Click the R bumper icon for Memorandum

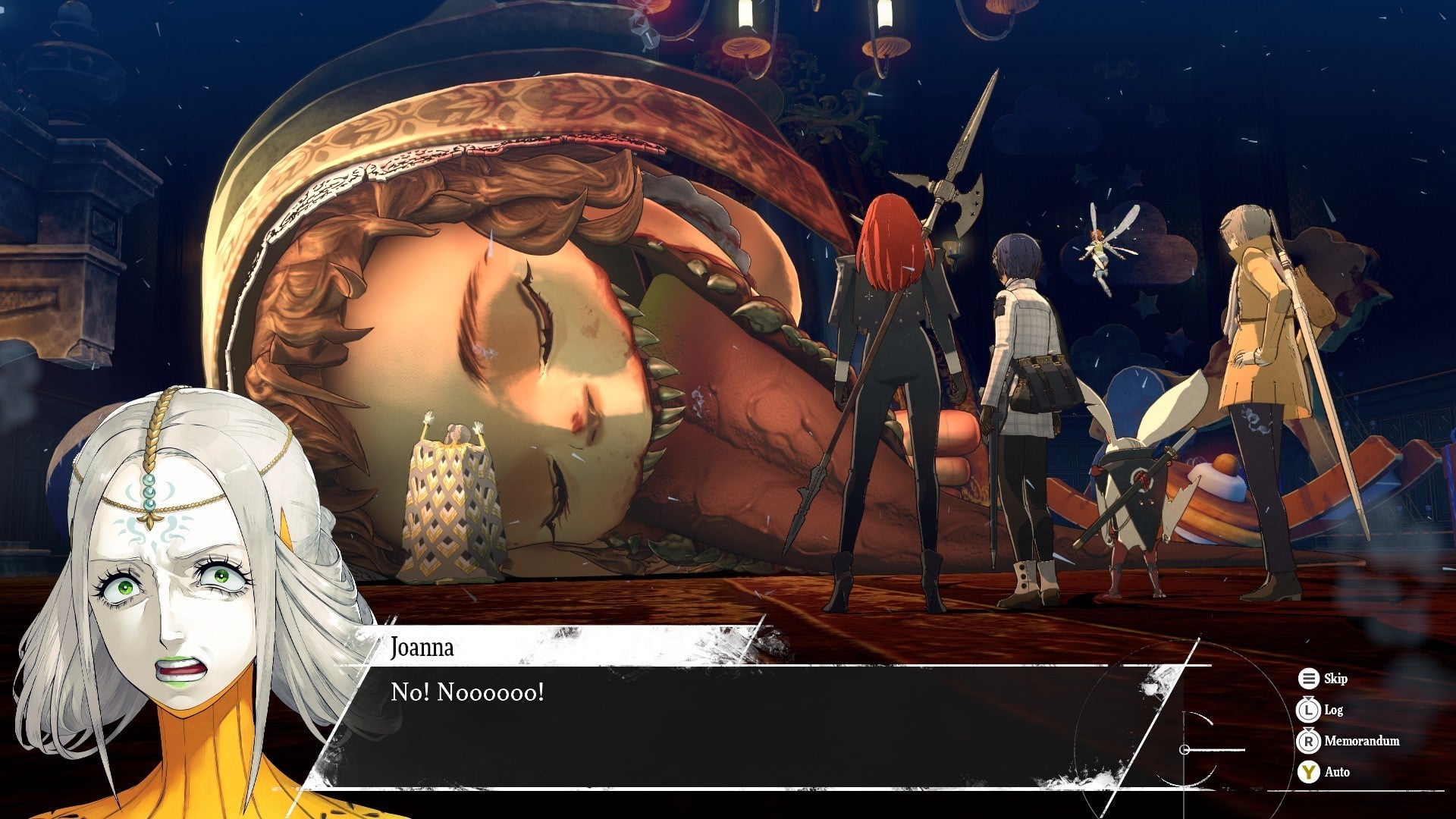click(1309, 742)
